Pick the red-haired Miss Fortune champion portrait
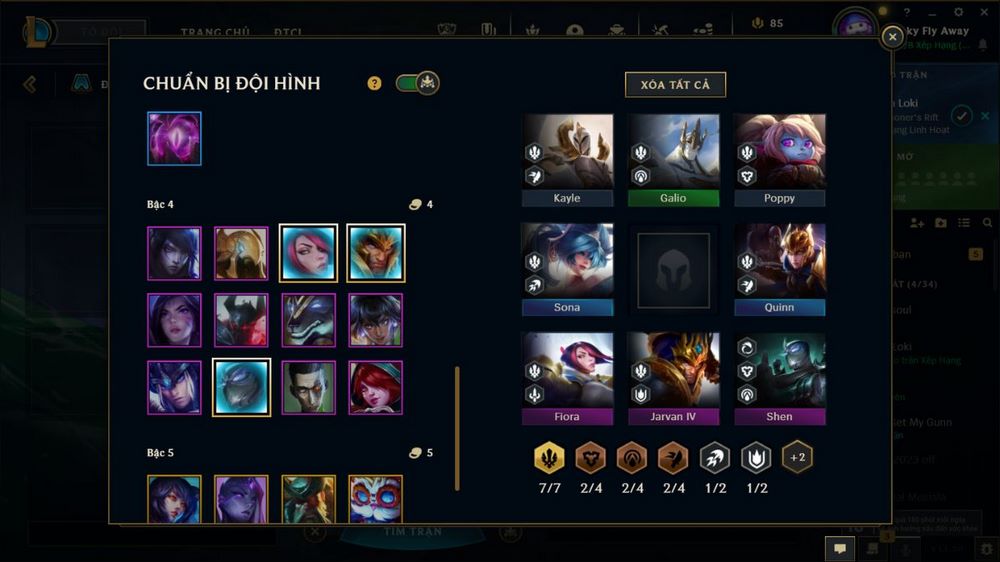This screenshot has width=1000, height=562. pyautogui.click(x=376, y=387)
